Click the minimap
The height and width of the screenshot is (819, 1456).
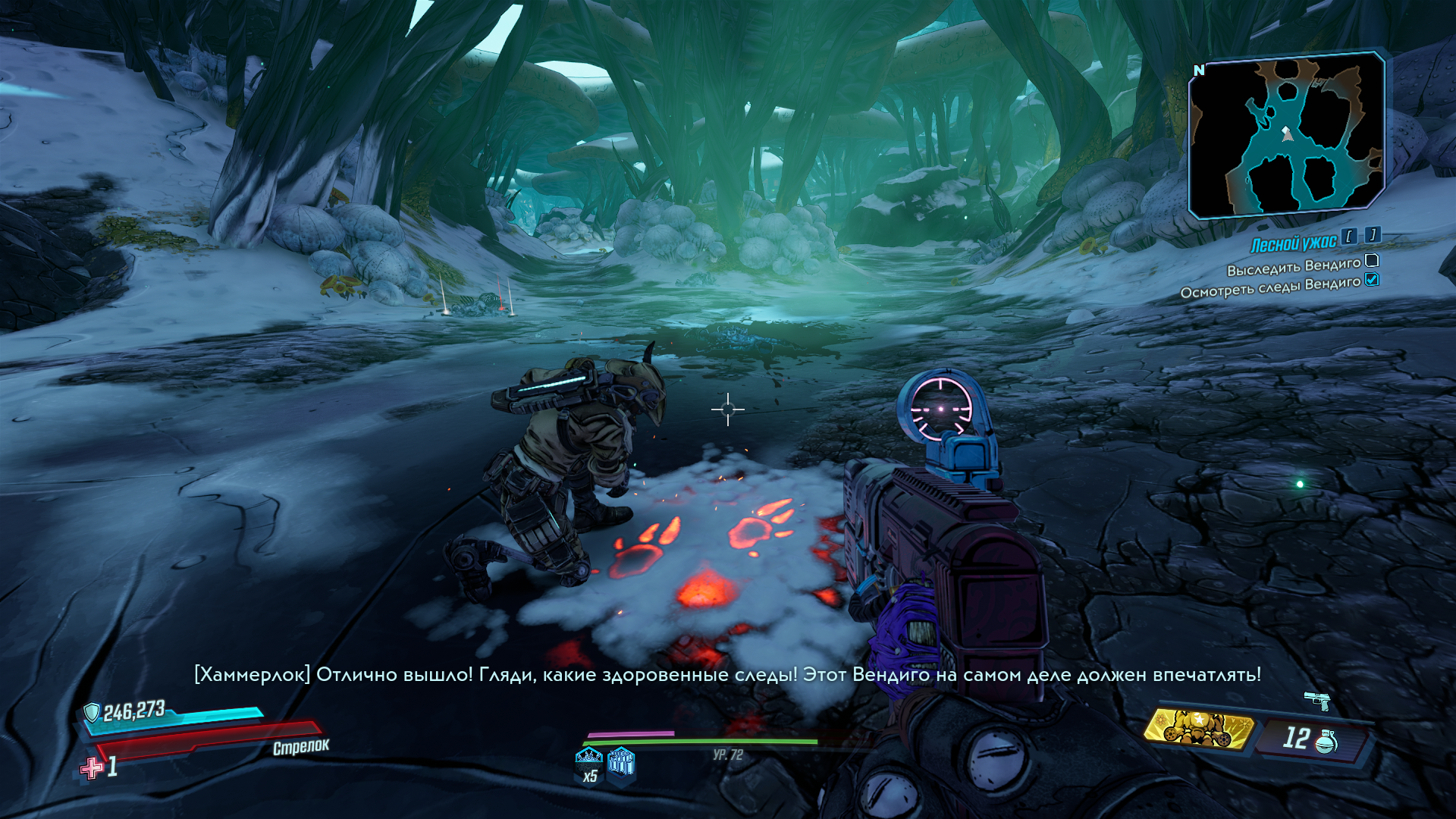[1286, 135]
